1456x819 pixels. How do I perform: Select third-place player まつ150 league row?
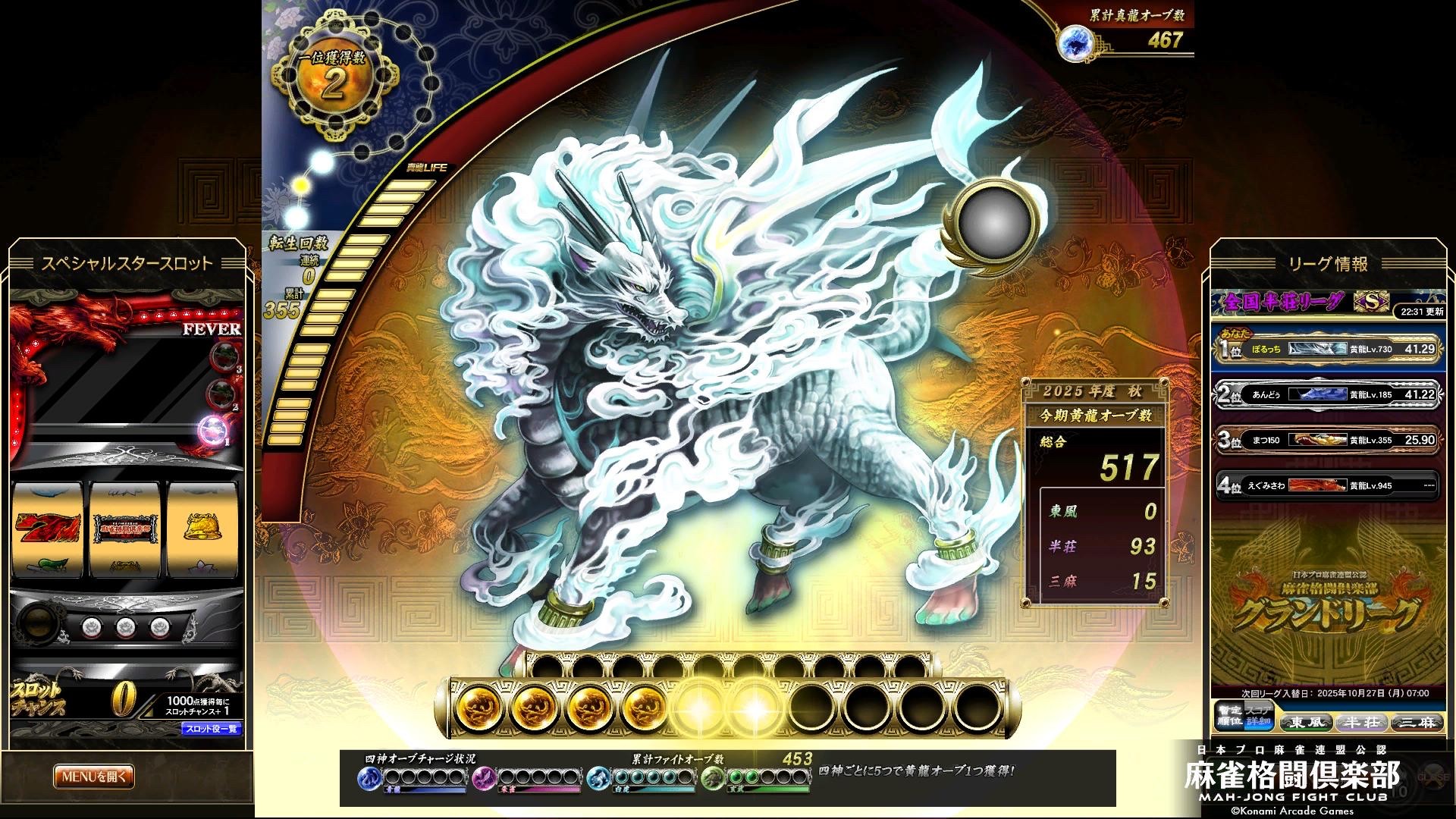click(x=1326, y=440)
